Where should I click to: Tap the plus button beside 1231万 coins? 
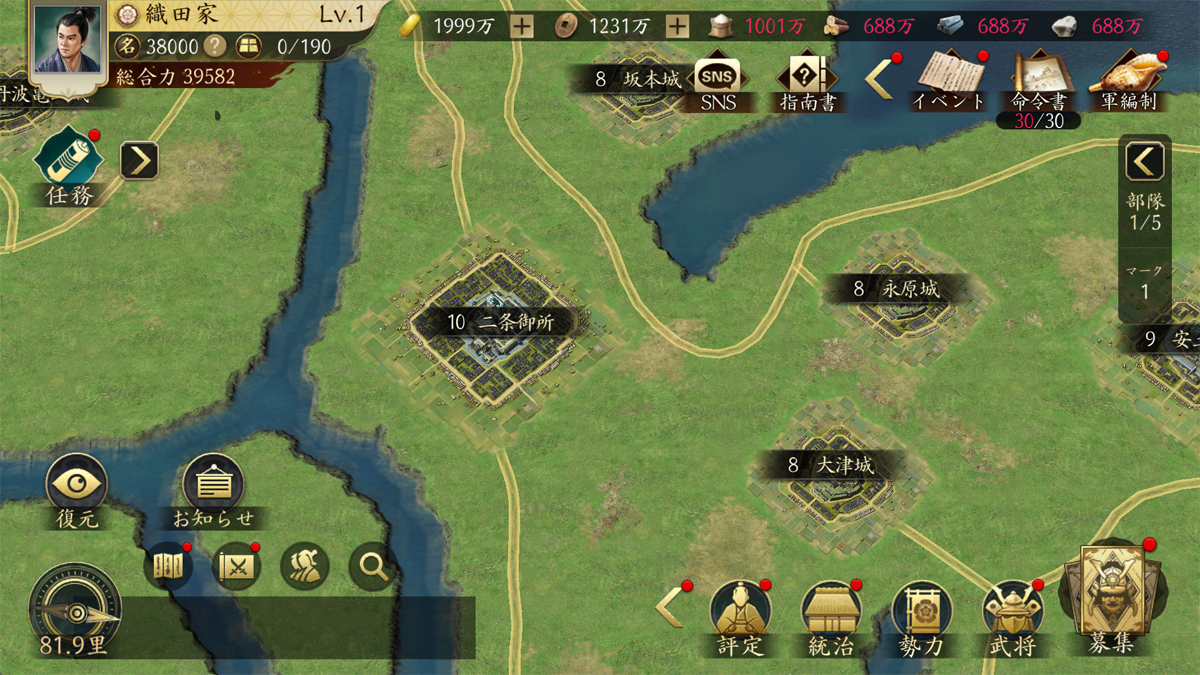pos(677,27)
